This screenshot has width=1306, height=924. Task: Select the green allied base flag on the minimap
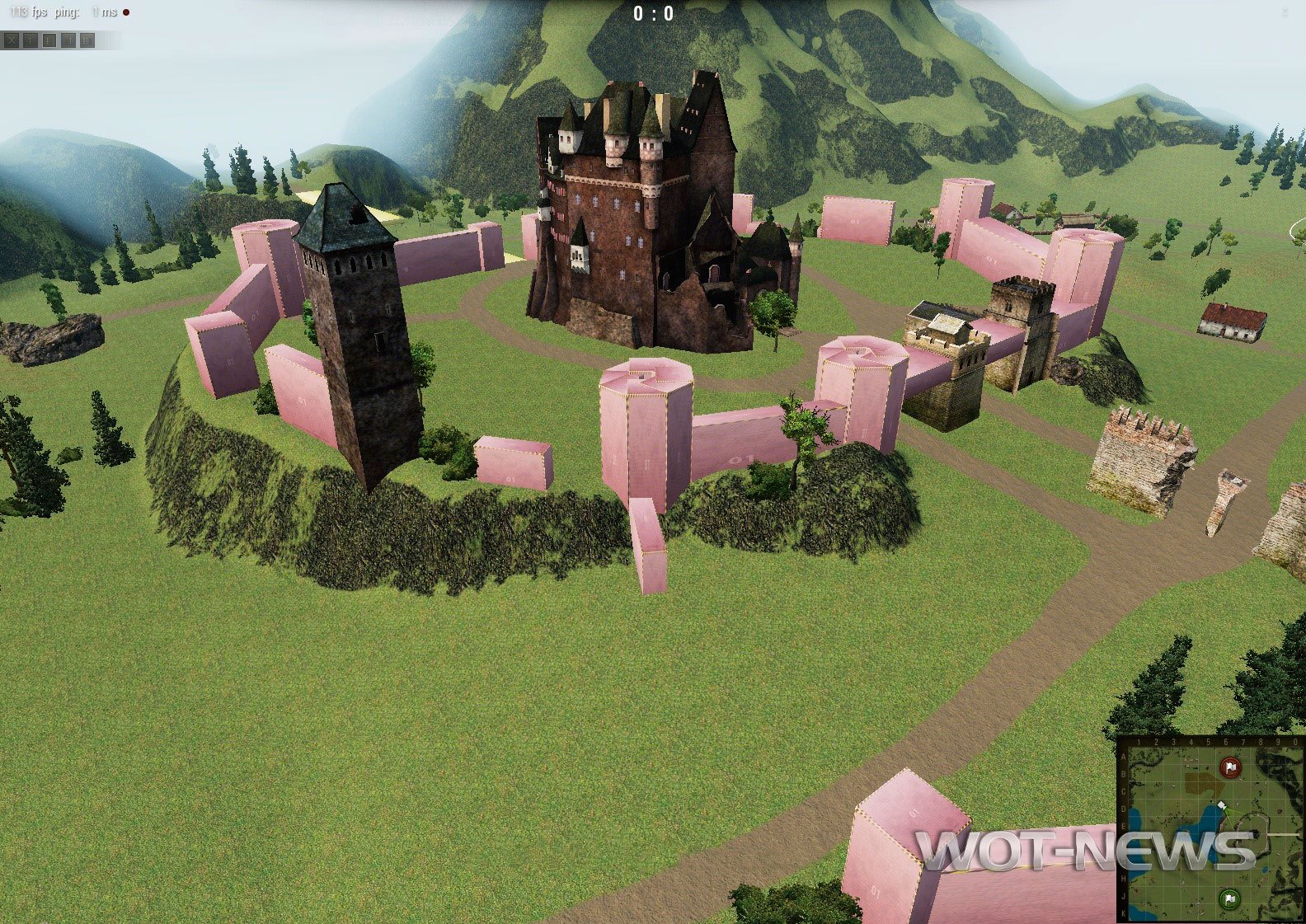pos(1229,898)
